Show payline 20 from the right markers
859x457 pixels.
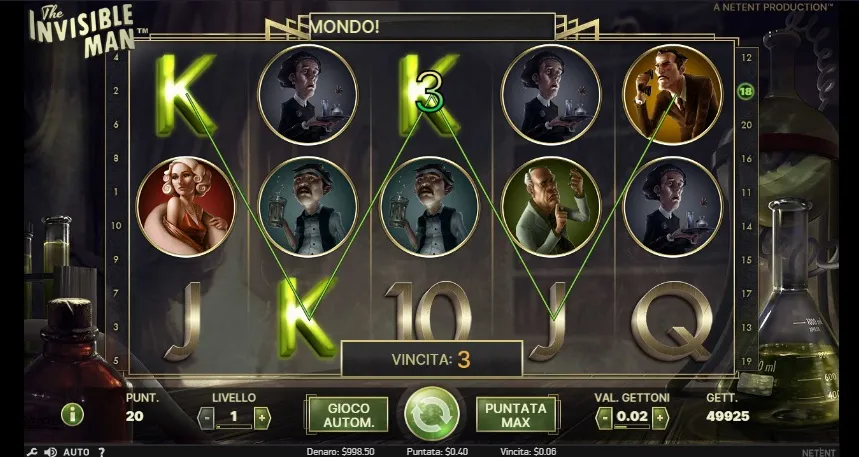(x=746, y=125)
